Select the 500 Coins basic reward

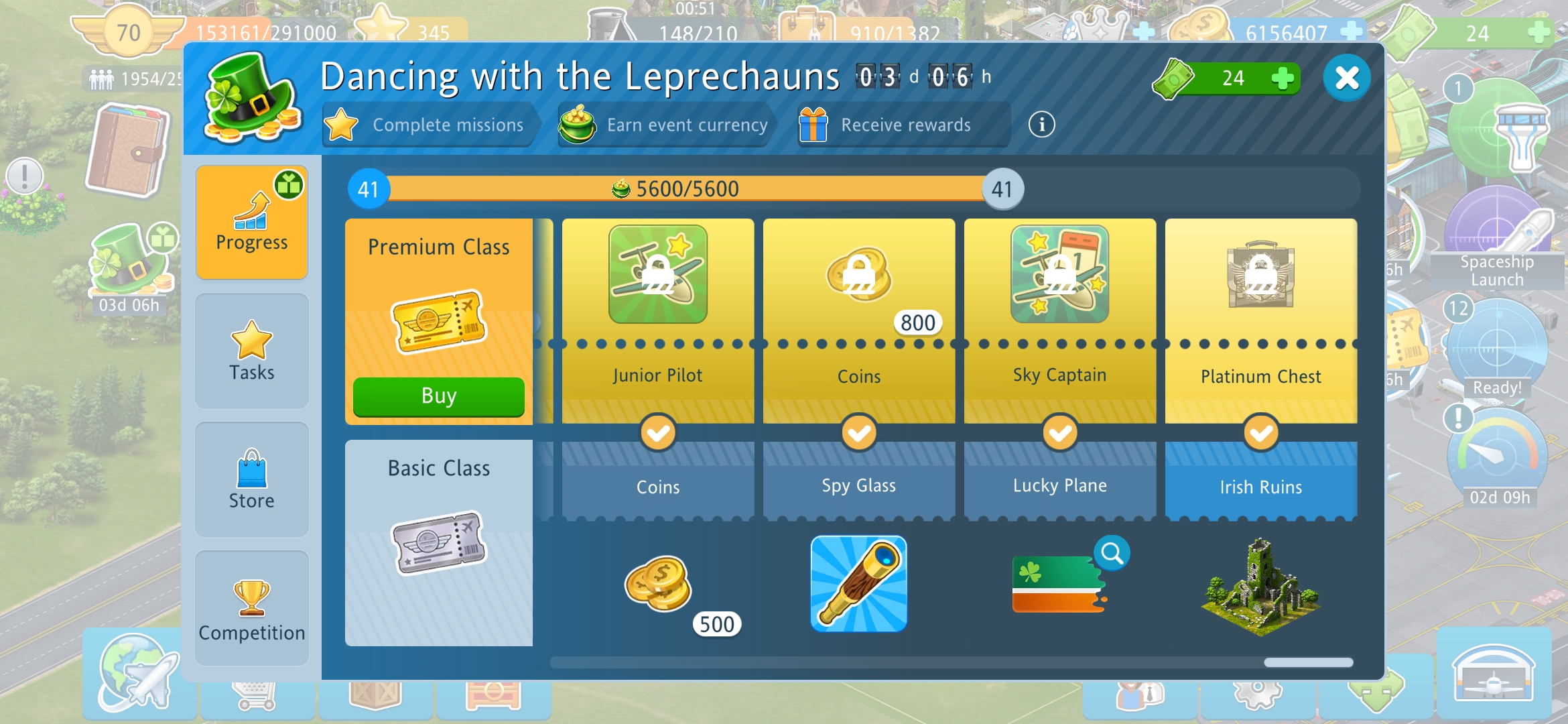pyautogui.click(x=658, y=584)
